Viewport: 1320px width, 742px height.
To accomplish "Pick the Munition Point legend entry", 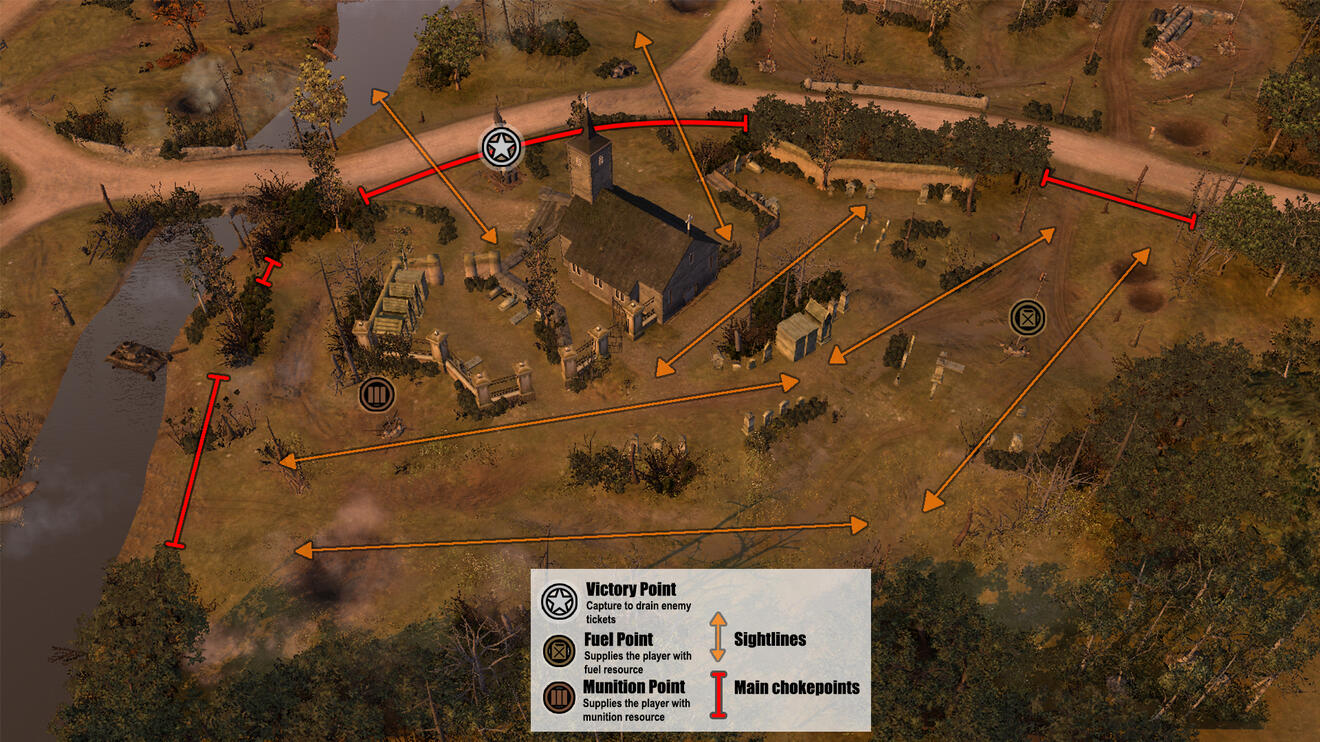I will 618,698.
